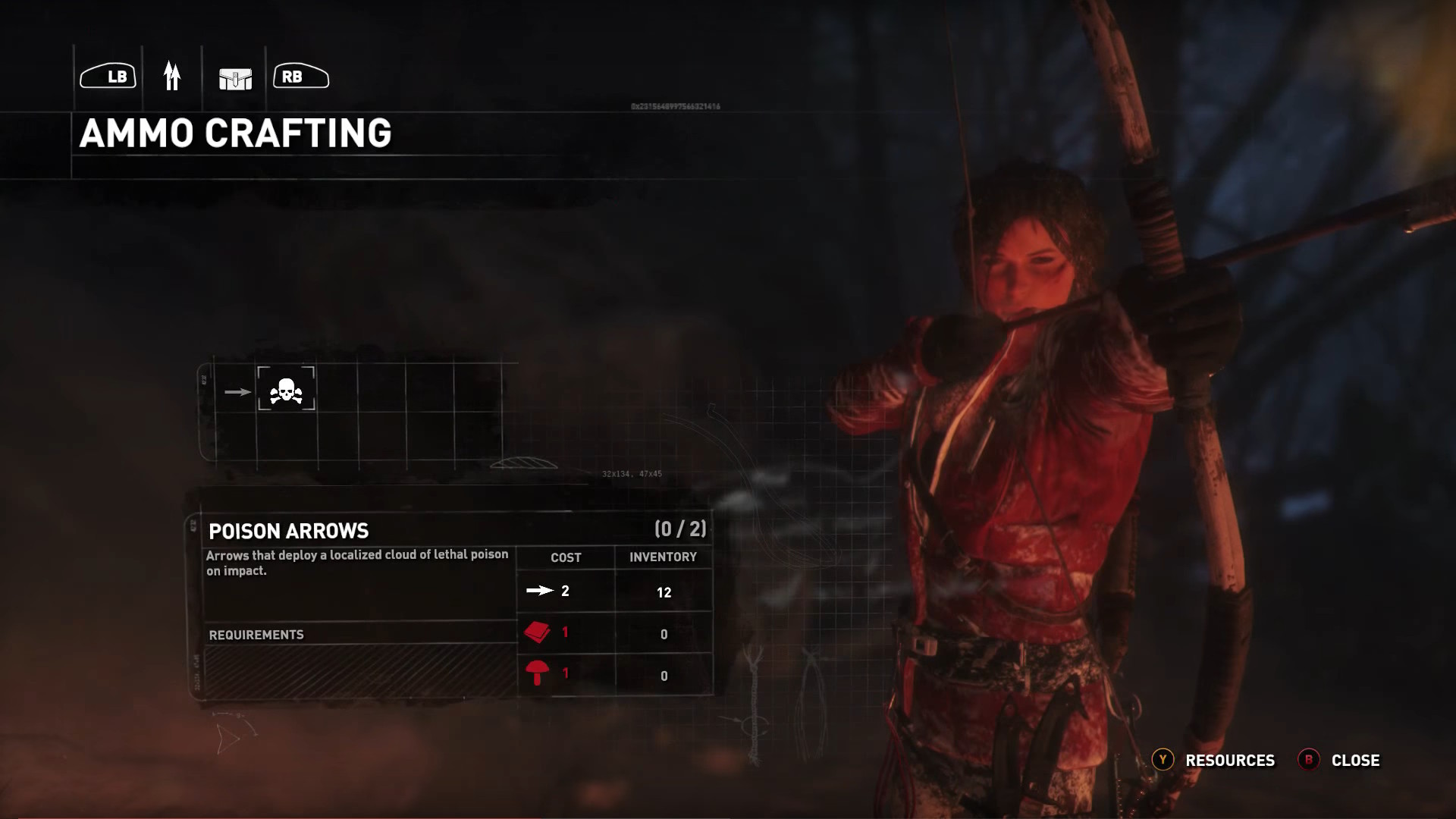Image resolution: width=1456 pixels, height=819 pixels.
Task: Select the Poison Arrows skull recipe slot
Action: coord(286,390)
